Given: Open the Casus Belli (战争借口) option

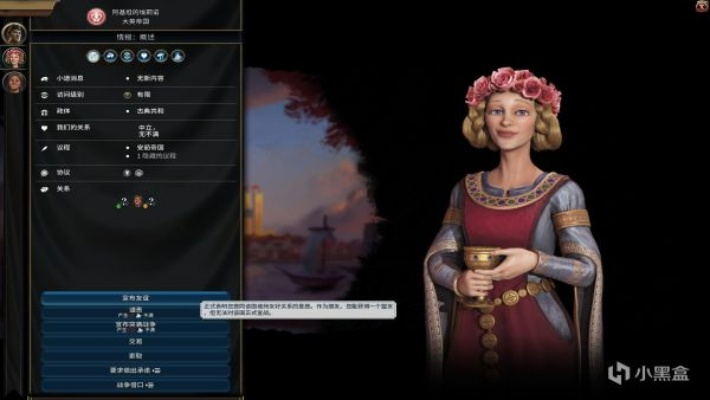Looking at the screenshot, I should (x=136, y=384).
